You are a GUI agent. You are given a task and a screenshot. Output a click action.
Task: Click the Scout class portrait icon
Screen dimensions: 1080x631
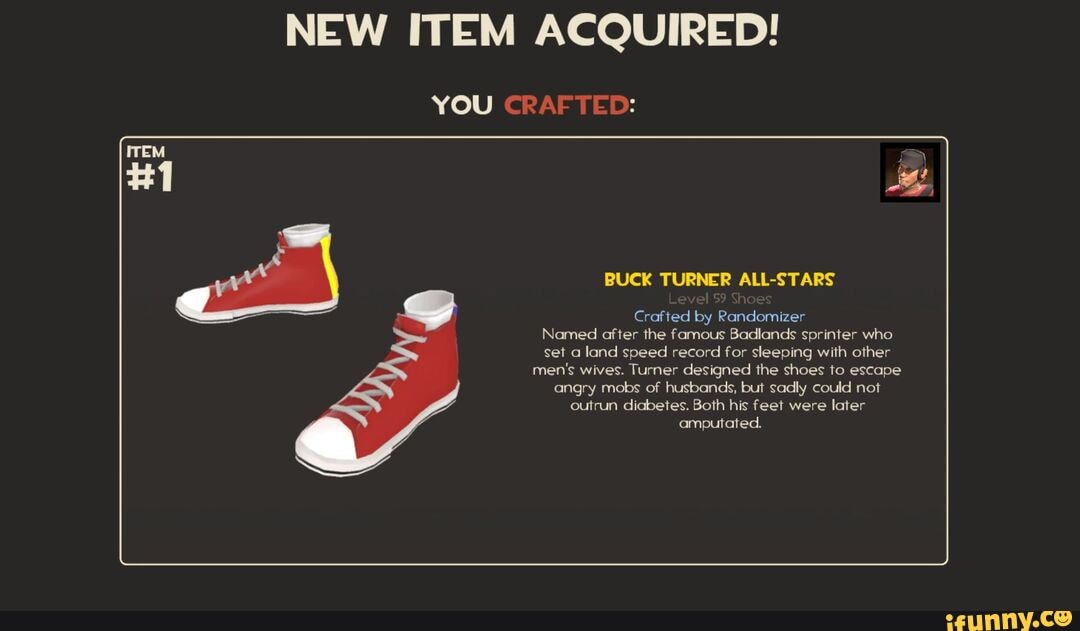point(909,172)
